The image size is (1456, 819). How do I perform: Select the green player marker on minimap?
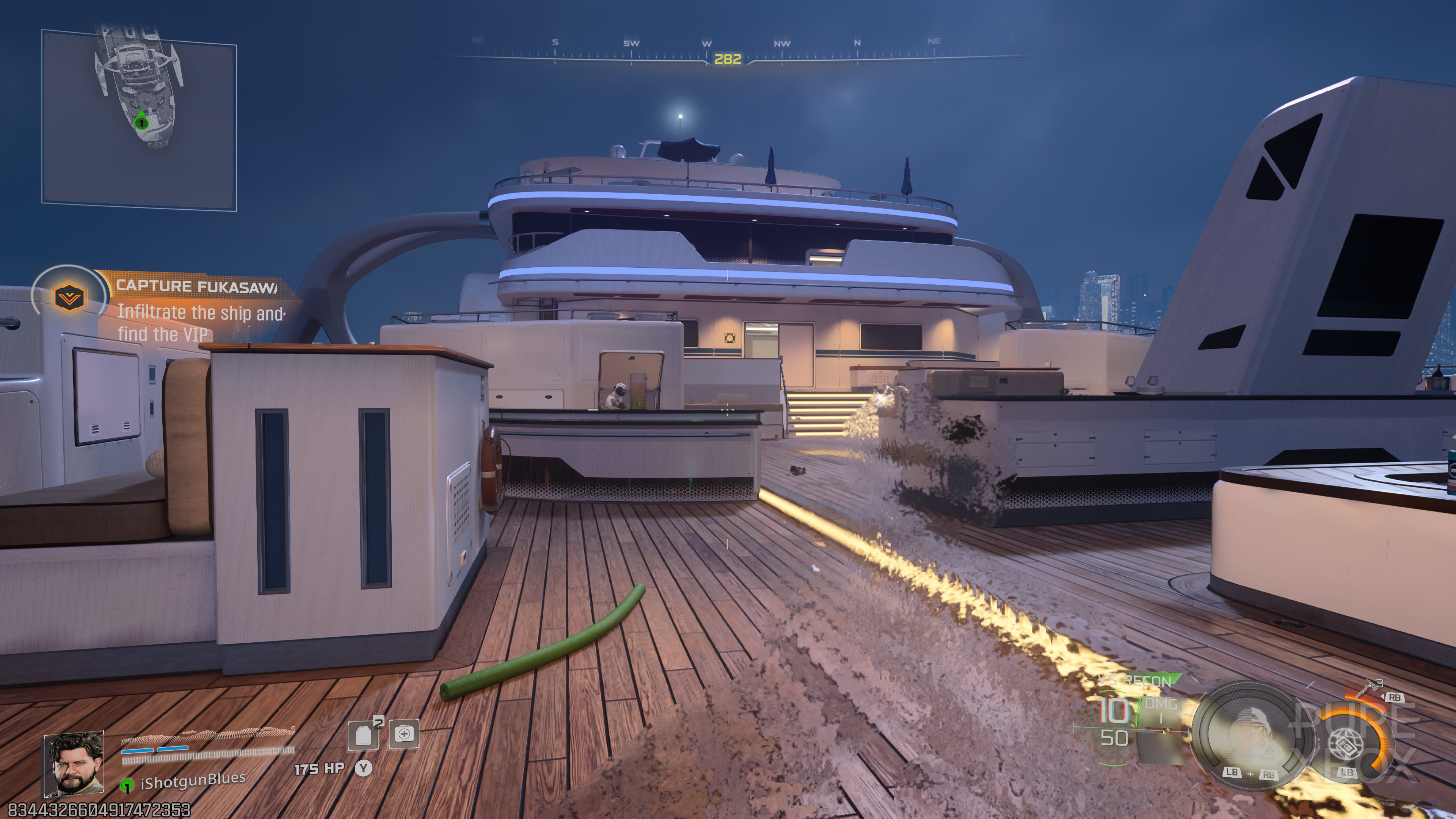(x=141, y=121)
